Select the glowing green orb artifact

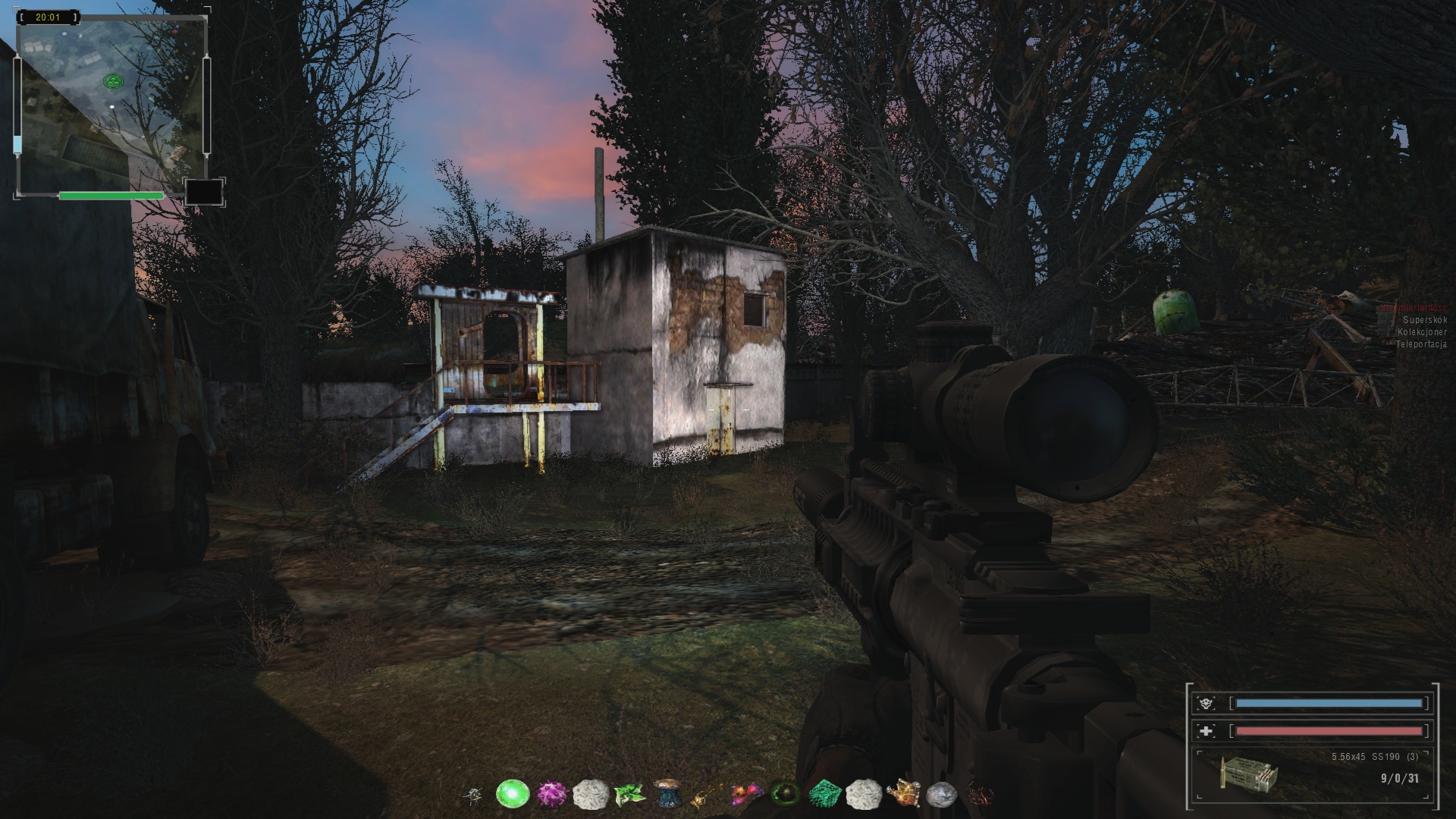point(512,794)
